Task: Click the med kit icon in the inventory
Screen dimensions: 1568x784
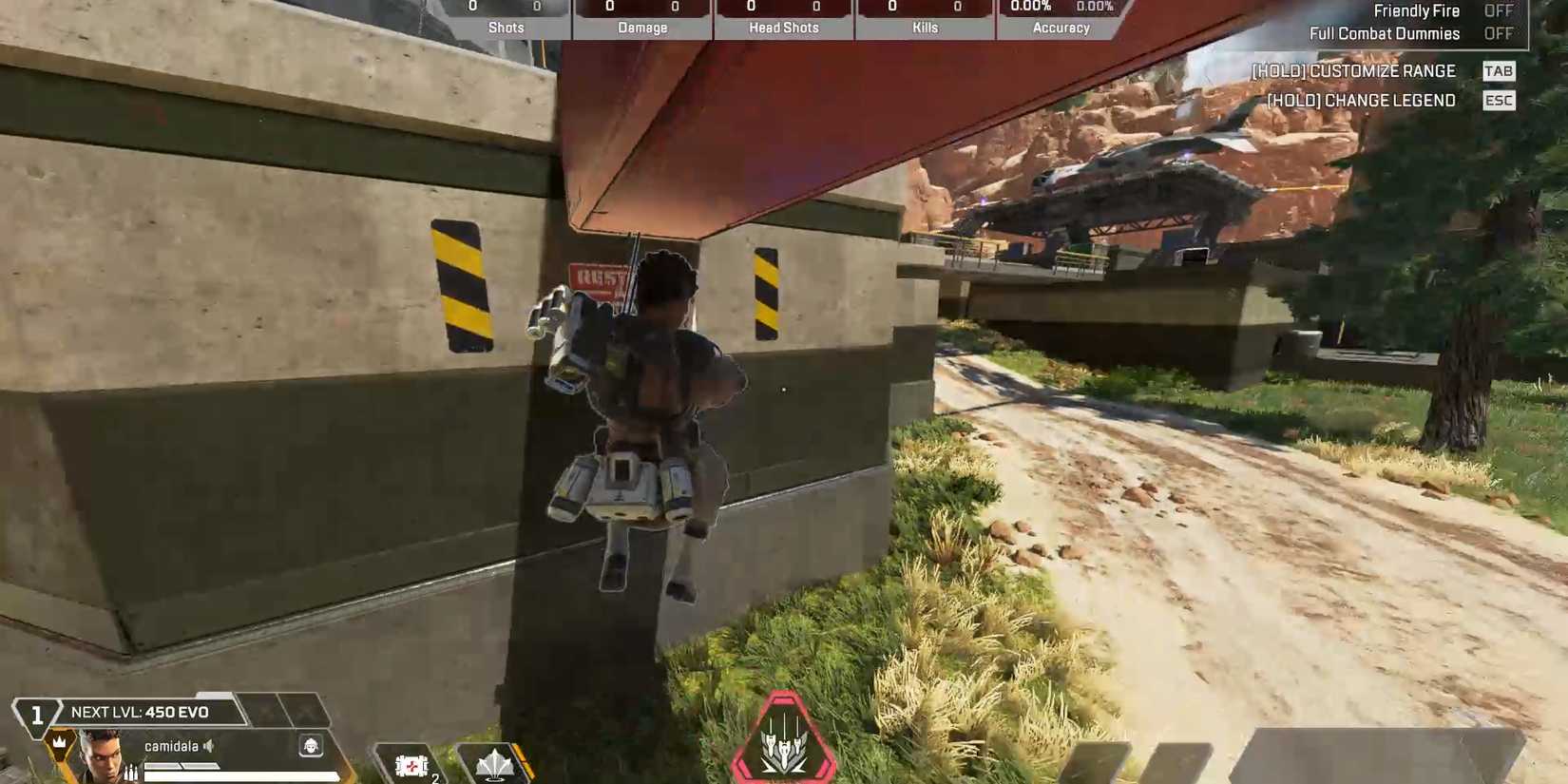Action: (x=411, y=765)
